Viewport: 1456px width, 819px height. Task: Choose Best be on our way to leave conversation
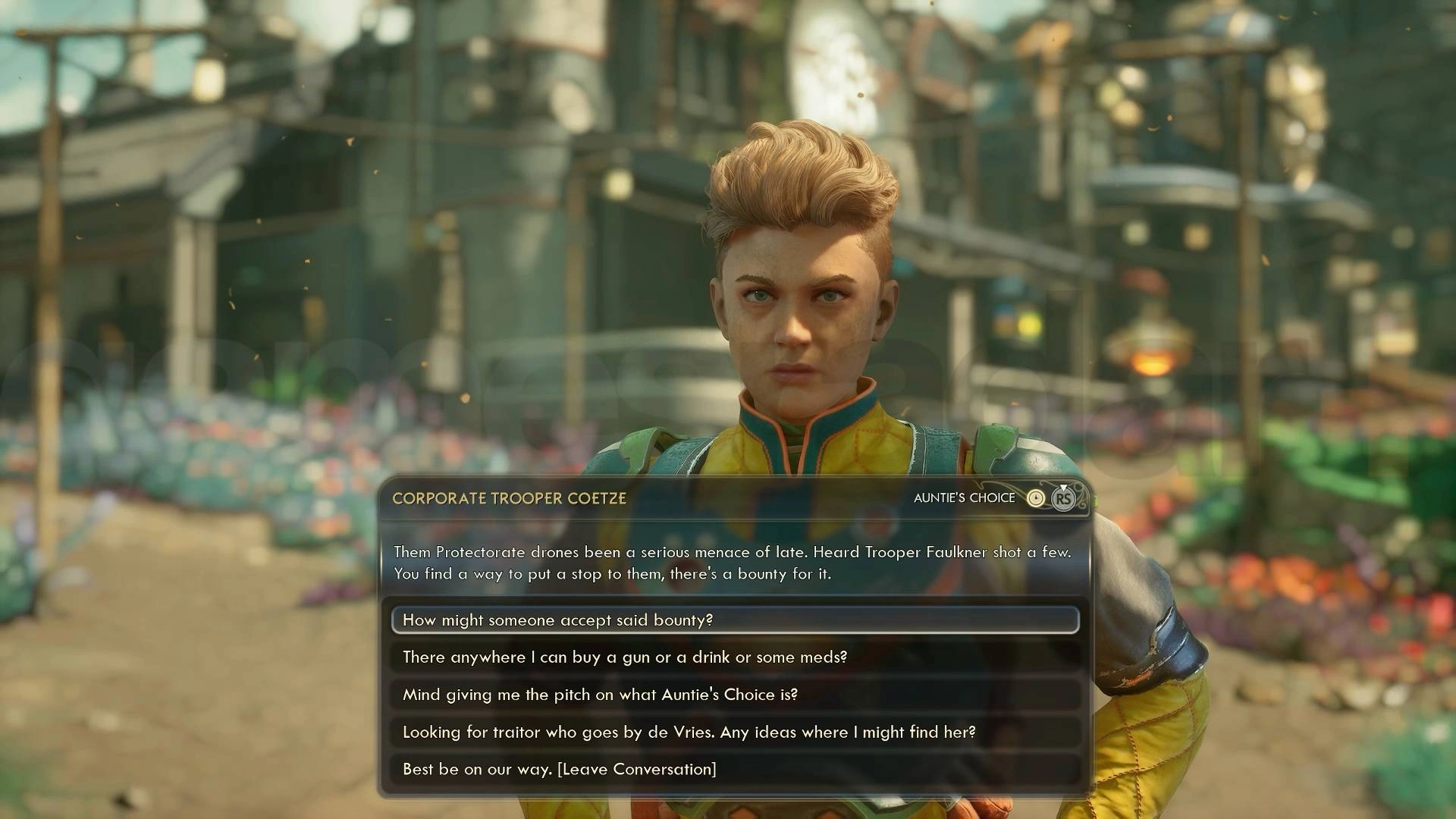[734, 769]
